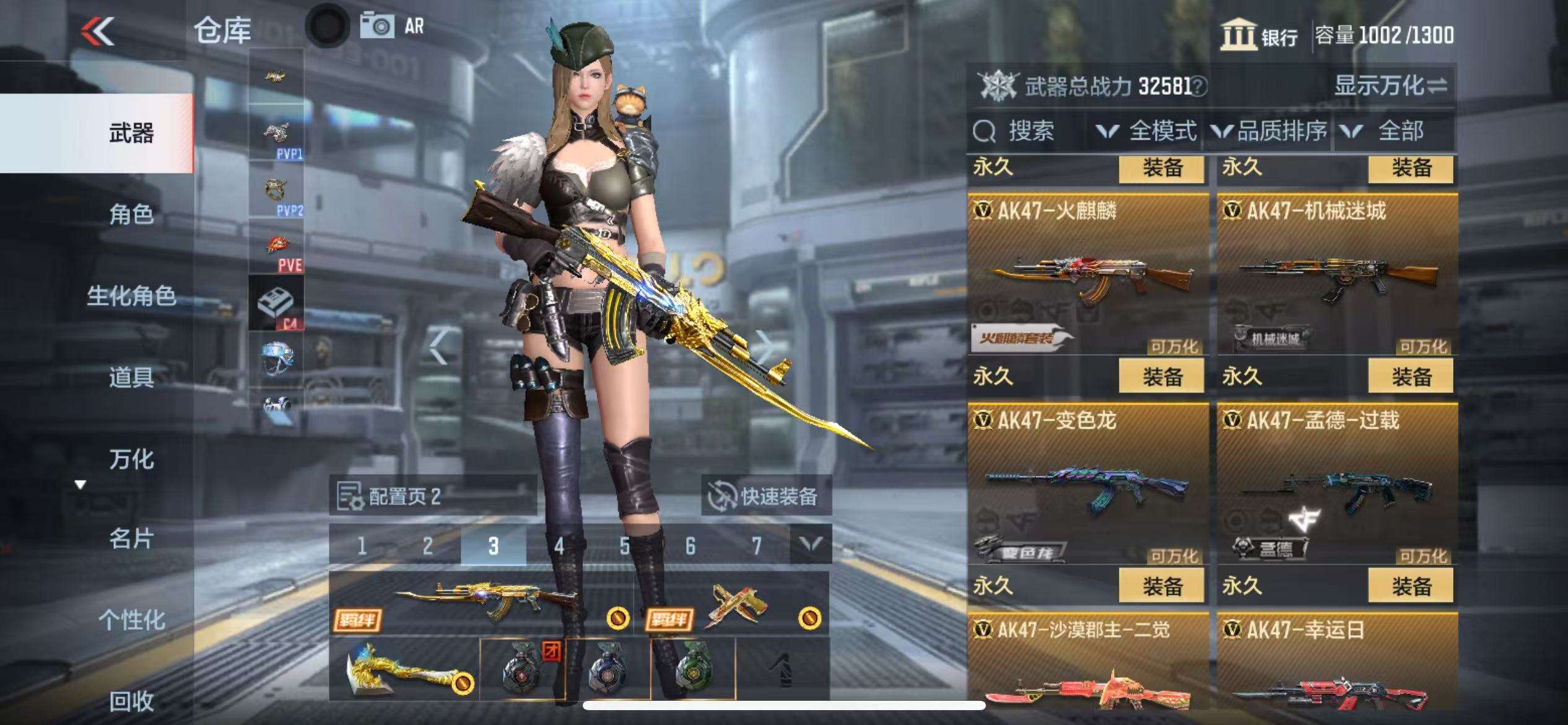Choose the 个性化 category
Viewport: 1568px width, 725px height.
[131, 620]
